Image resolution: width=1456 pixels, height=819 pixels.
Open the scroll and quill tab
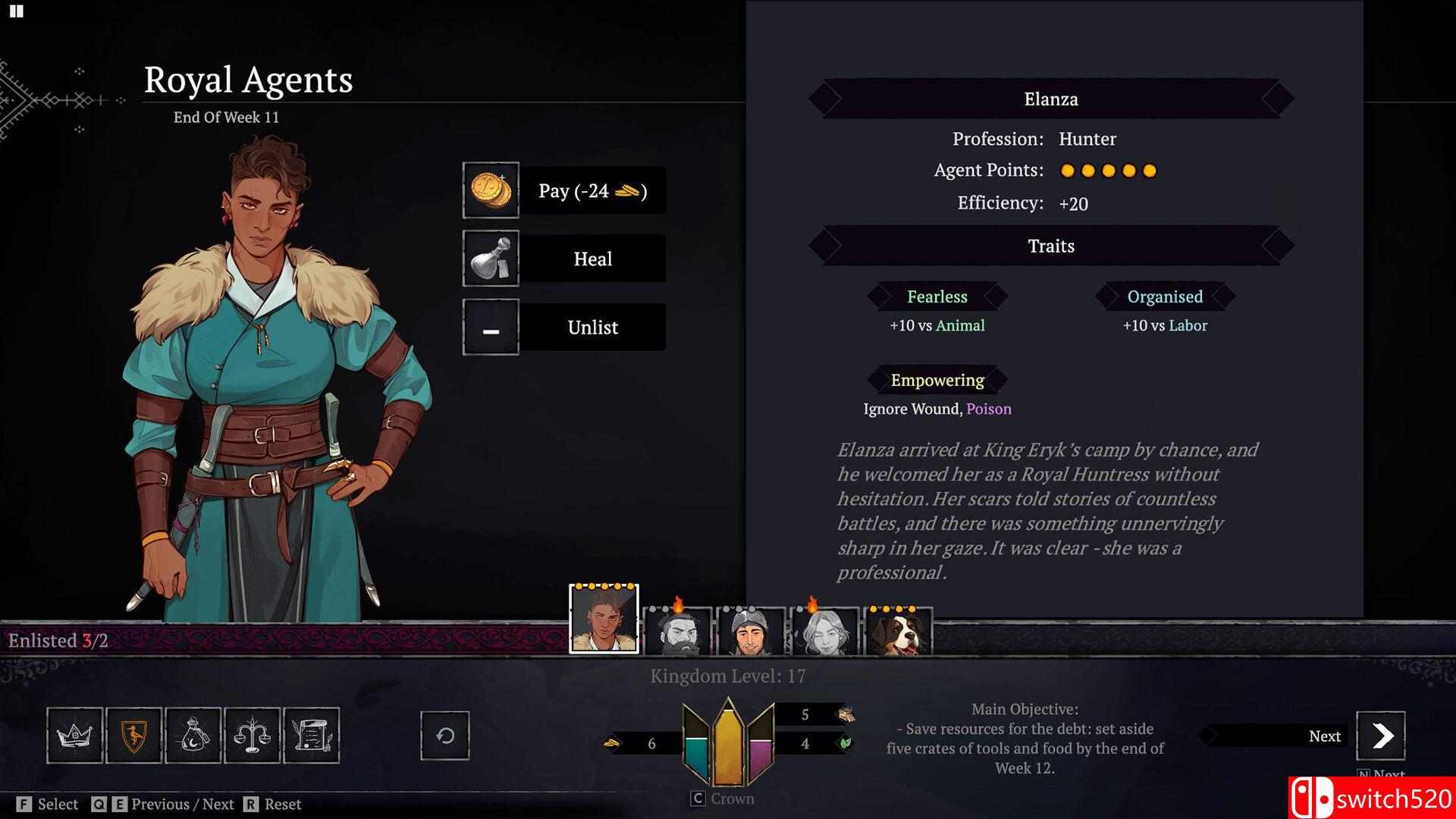311,735
